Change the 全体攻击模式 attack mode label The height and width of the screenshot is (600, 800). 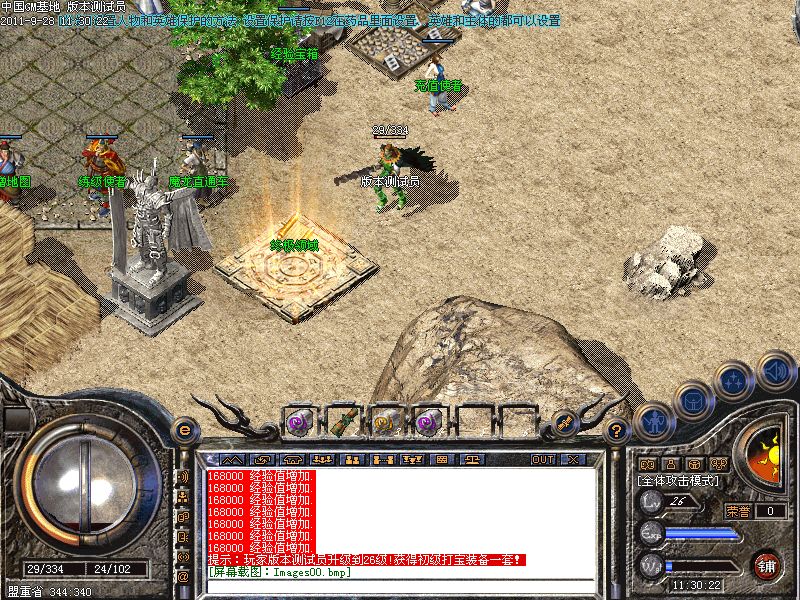pos(682,481)
